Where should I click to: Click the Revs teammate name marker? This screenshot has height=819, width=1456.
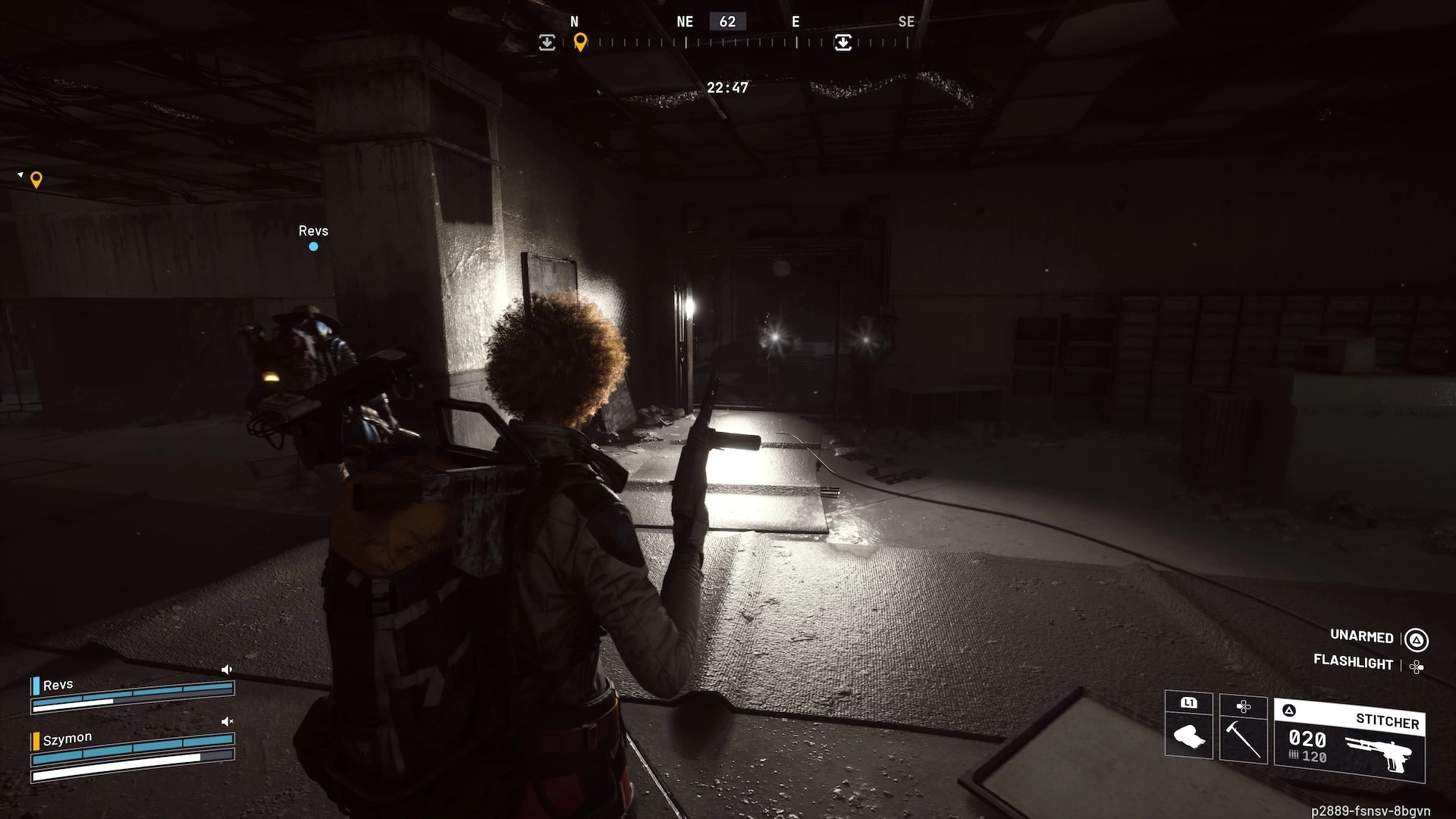point(313,231)
